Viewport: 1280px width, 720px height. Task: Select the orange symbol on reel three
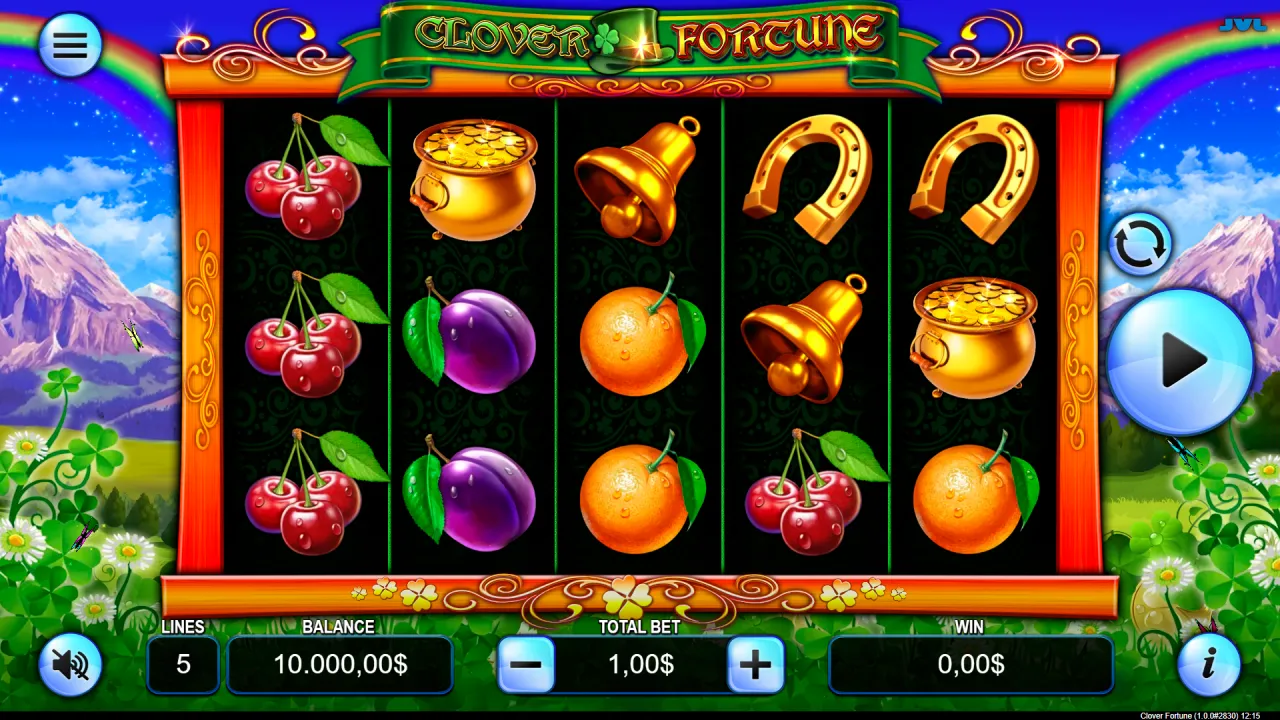(640, 340)
